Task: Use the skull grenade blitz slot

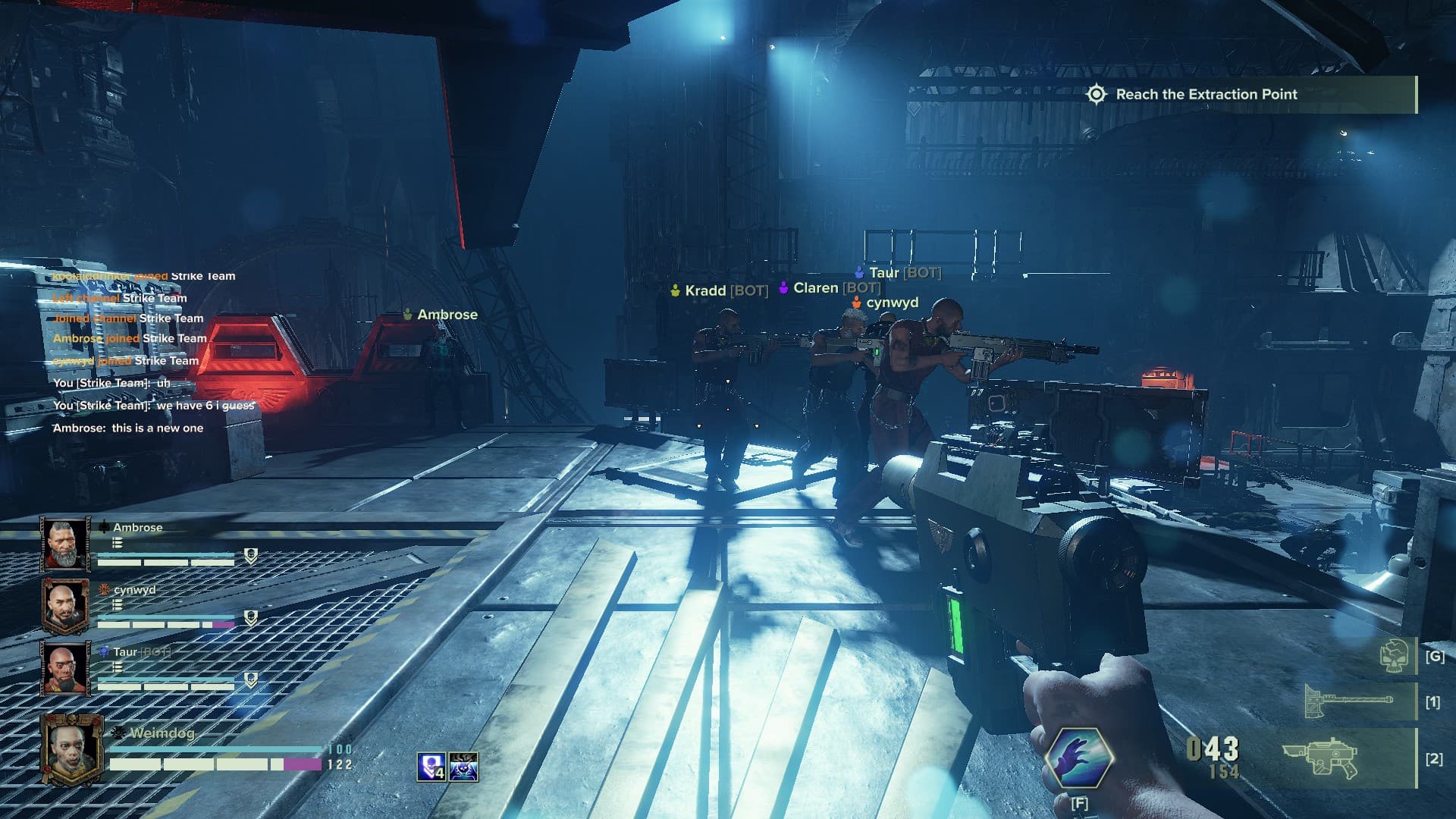Action: 1395,655
